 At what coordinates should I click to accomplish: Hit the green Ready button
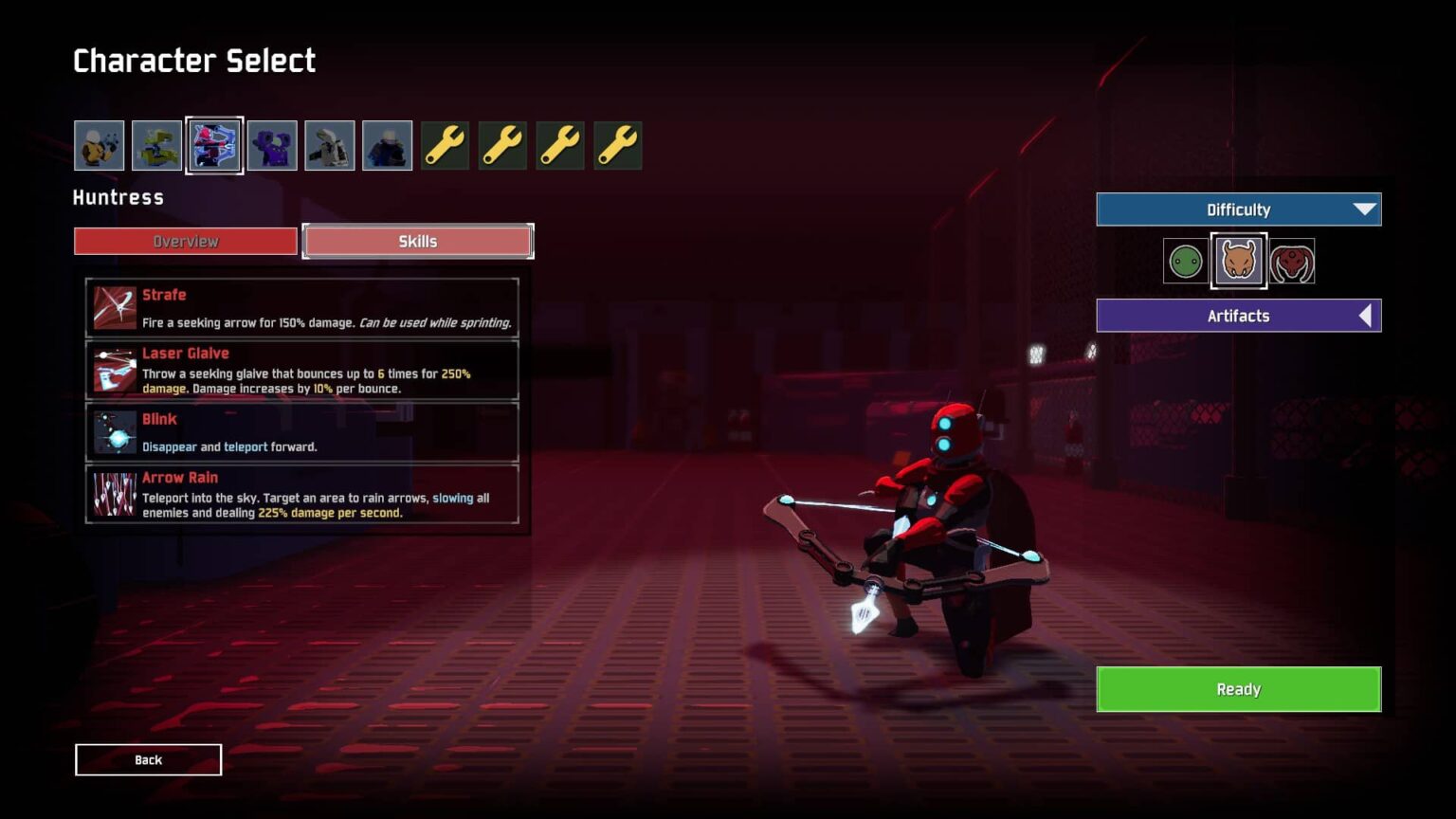[x=1238, y=689]
